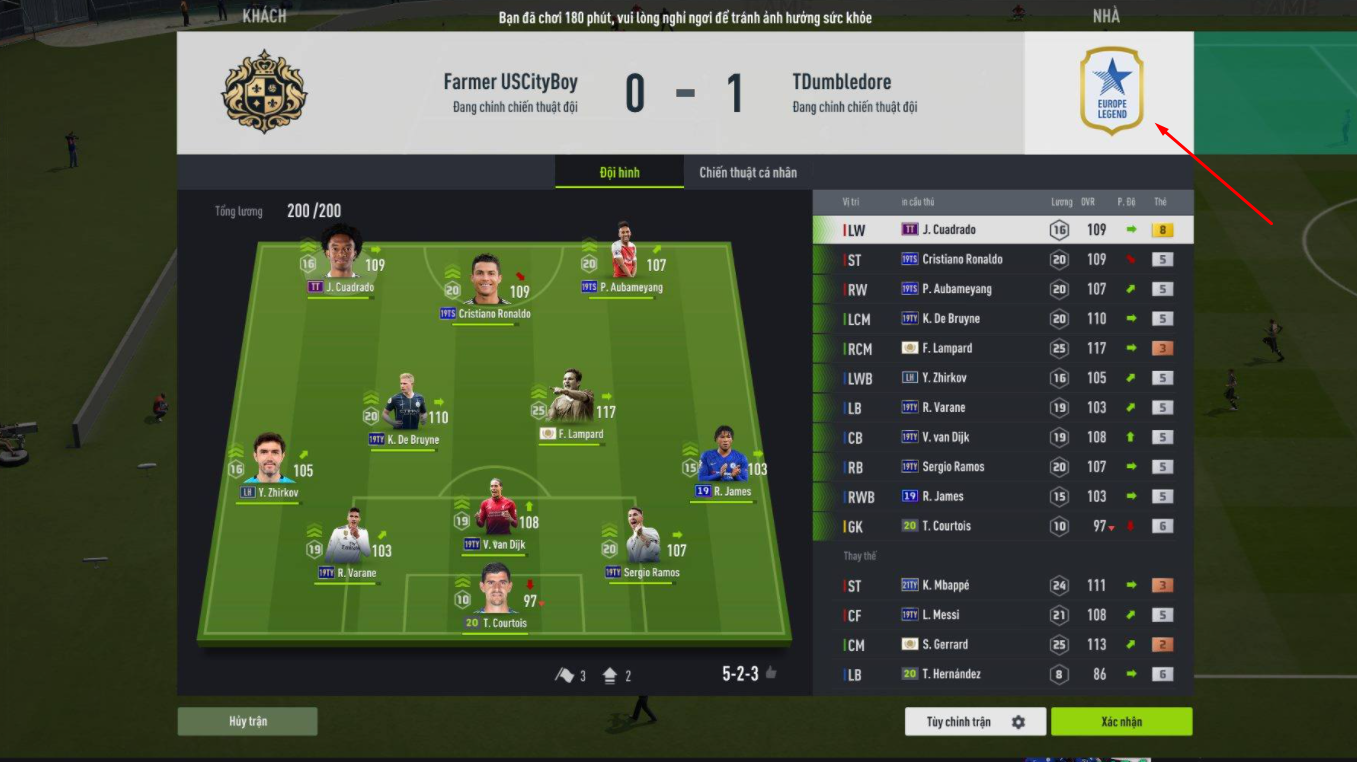Select the Sergio Ramos list row
The image size is (1357, 762).
[1003, 467]
